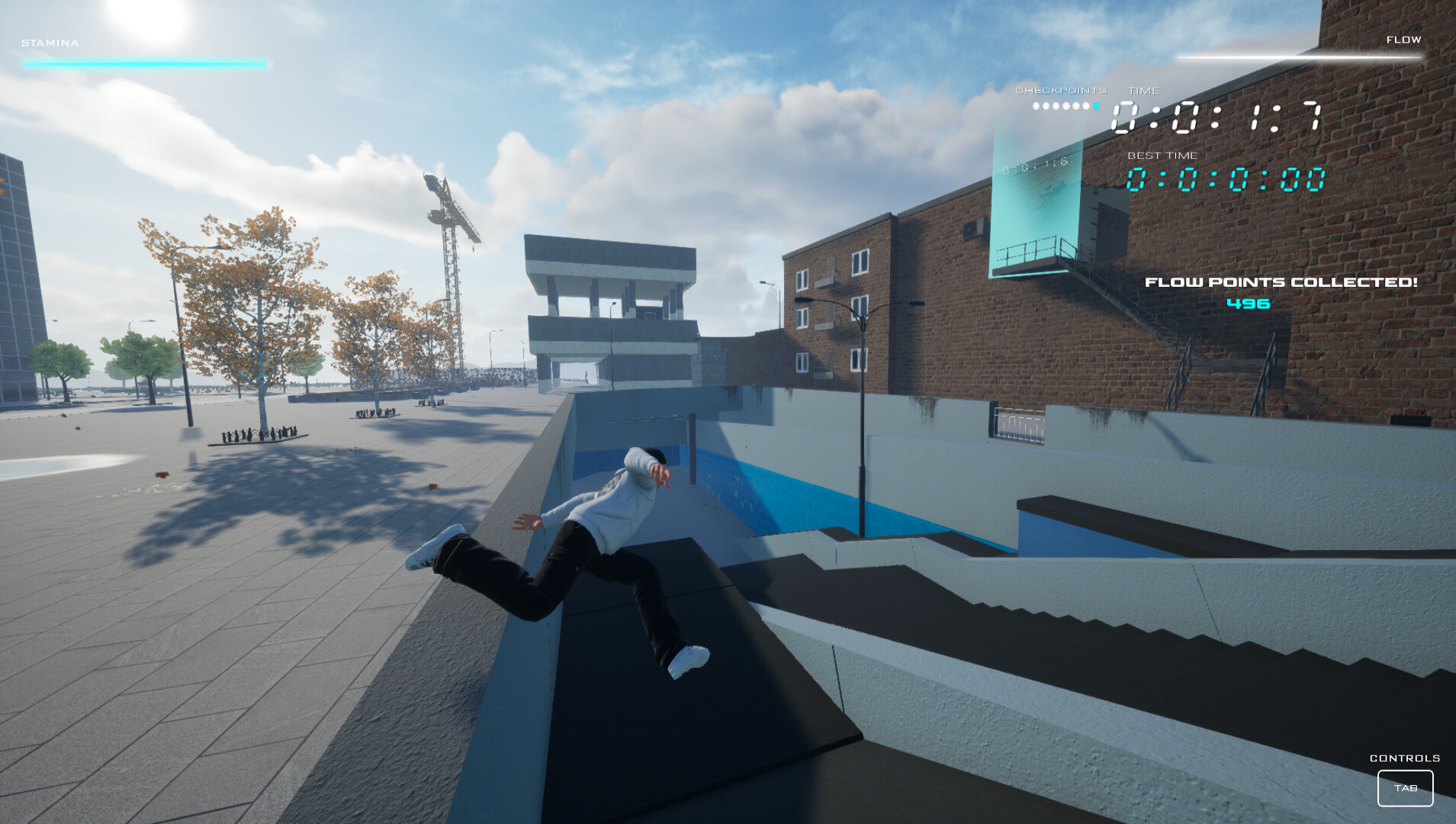Open the CONTROLS menu via TAB button
Image resolution: width=1456 pixels, height=824 pixels.
click(x=1406, y=788)
